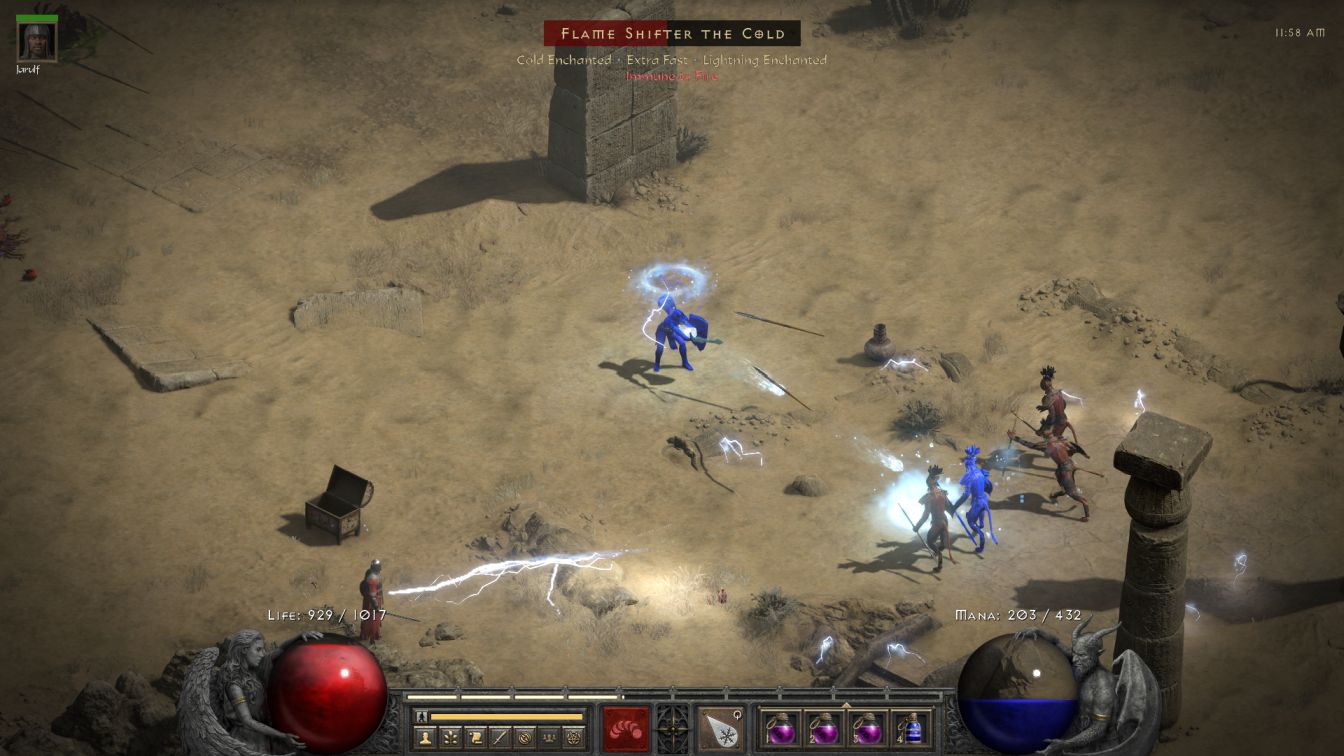Toggle the automap with the compass button
1344x756 pixels.
tap(524, 738)
